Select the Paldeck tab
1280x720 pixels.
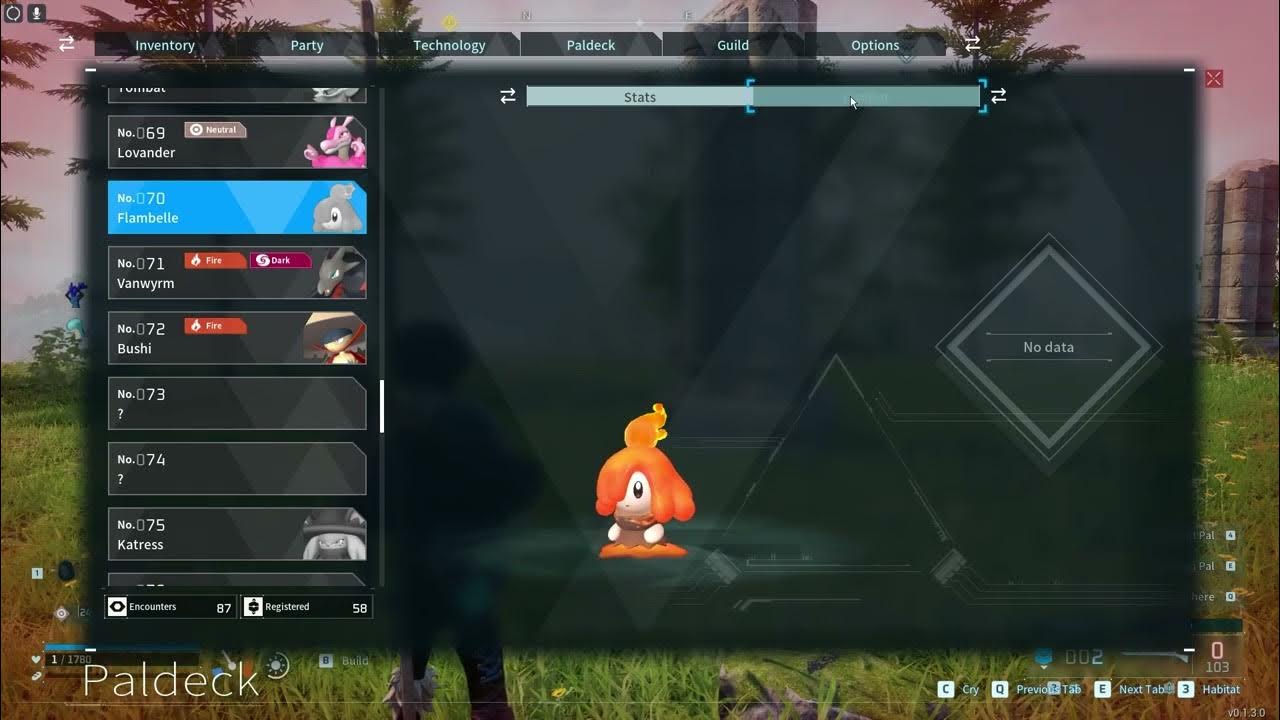tap(591, 45)
